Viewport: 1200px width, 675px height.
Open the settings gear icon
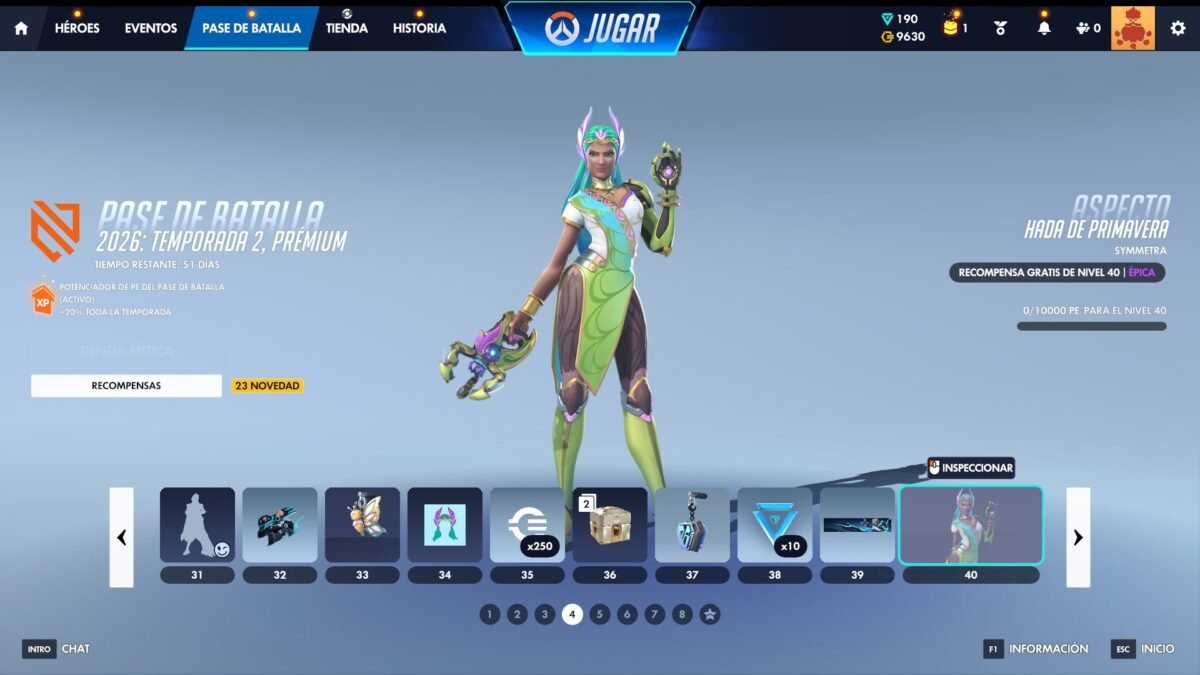[x=1177, y=28]
